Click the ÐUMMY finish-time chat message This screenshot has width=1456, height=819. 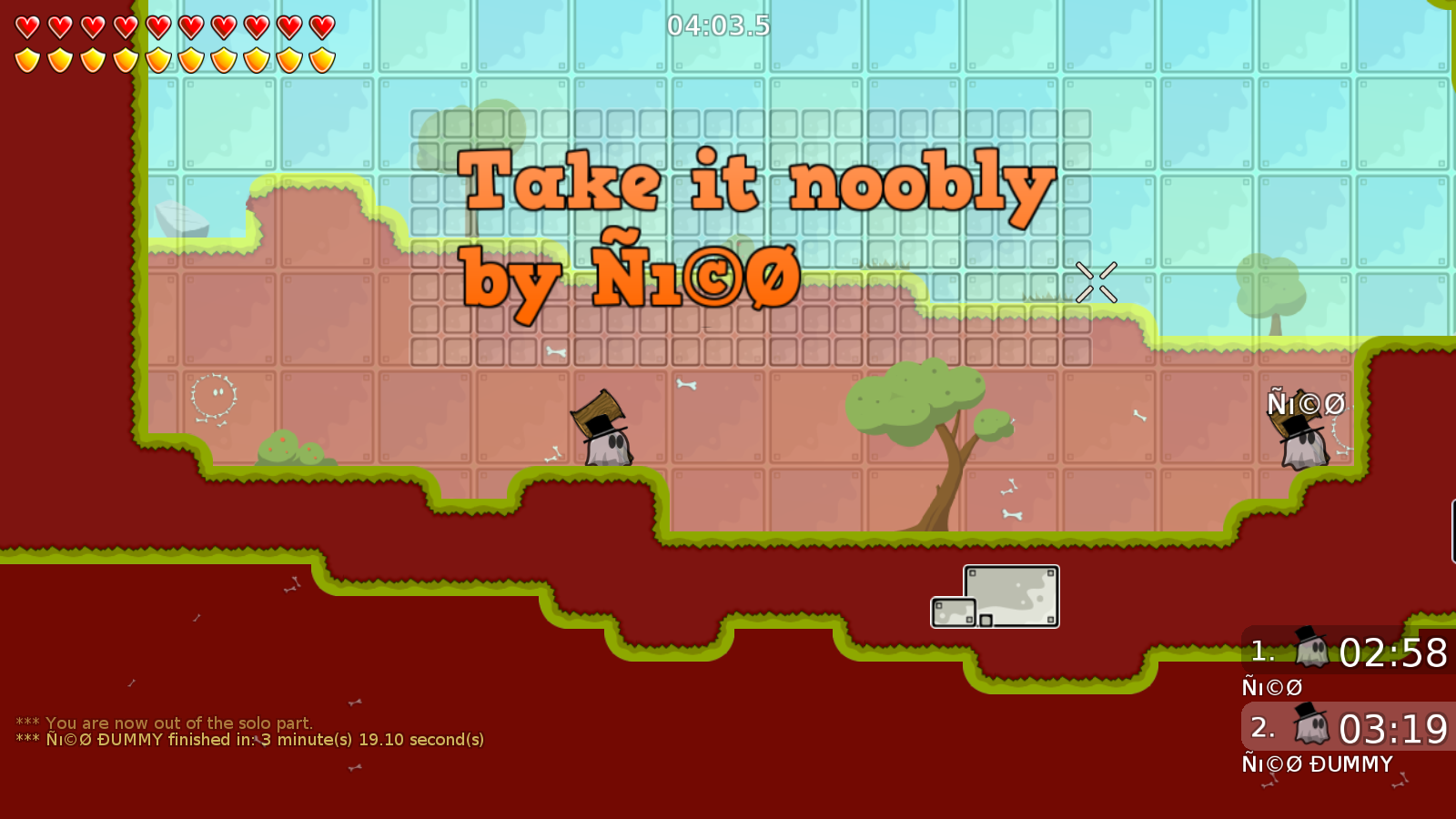pyautogui.click(x=252, y=740)
